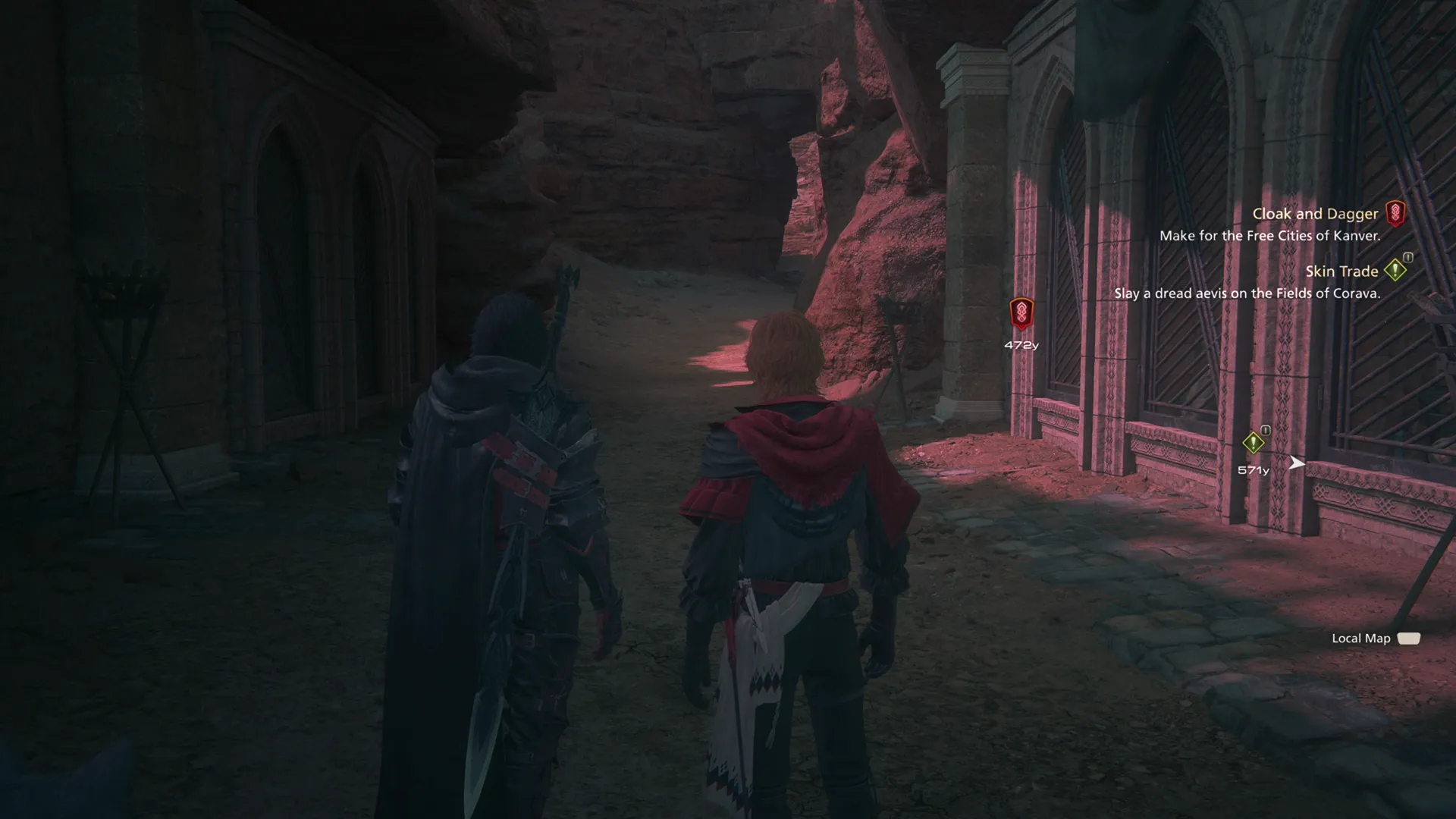The width and height of the screenshot is (1456, 819).
Task: Click the red hunt marker above the 472y label
Action: (1021, 312)
